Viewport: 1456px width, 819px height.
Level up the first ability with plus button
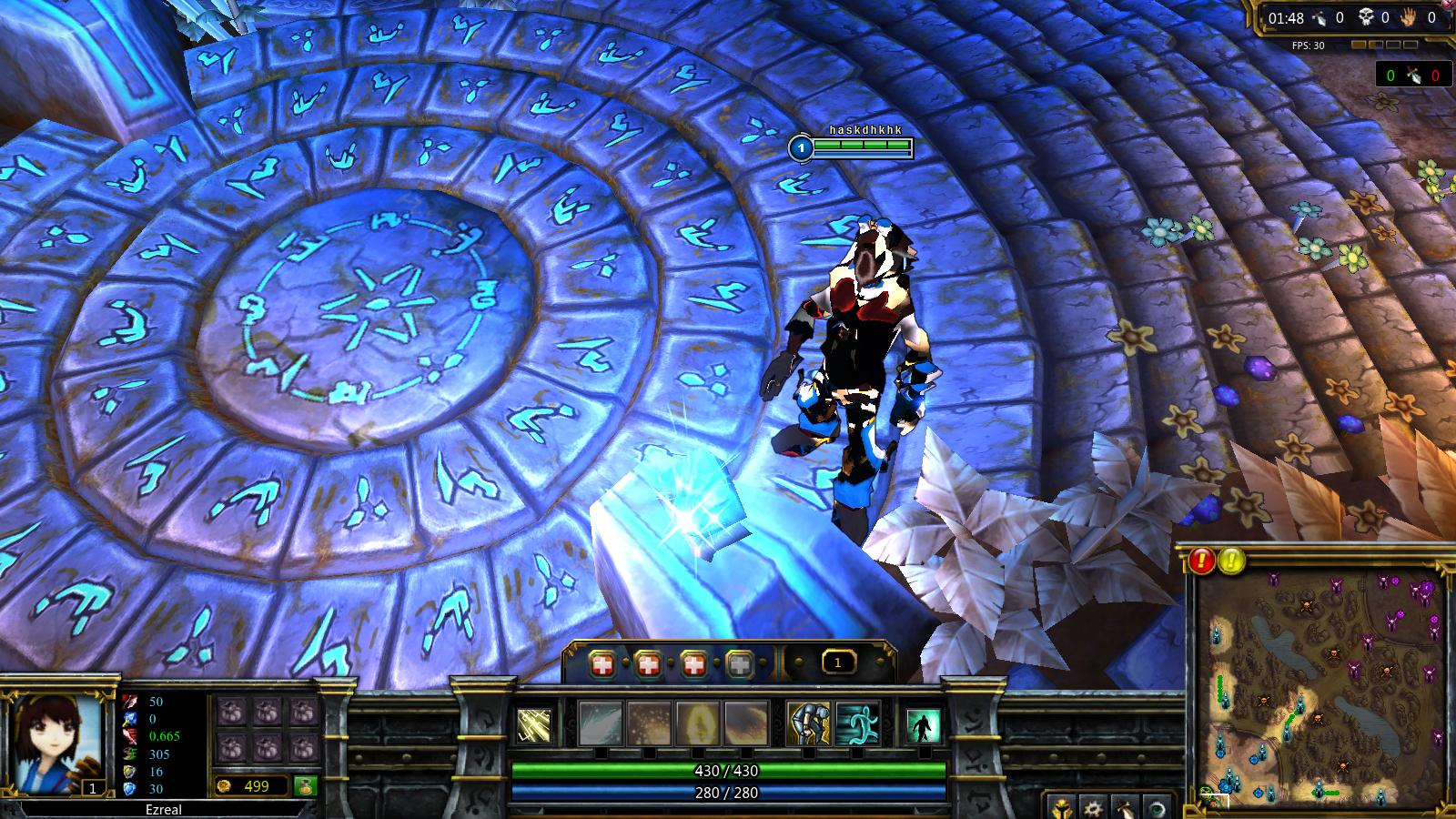pos(601,665)
